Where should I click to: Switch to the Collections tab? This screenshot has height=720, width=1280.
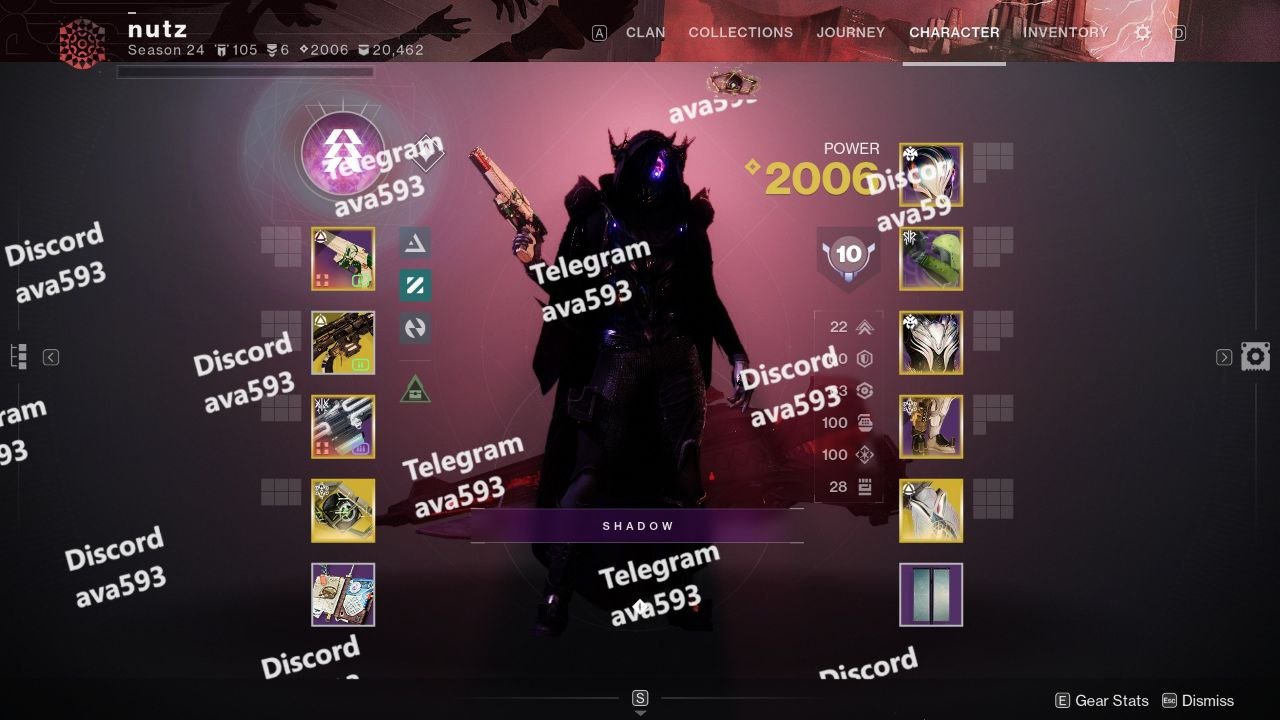pos(740,32)
